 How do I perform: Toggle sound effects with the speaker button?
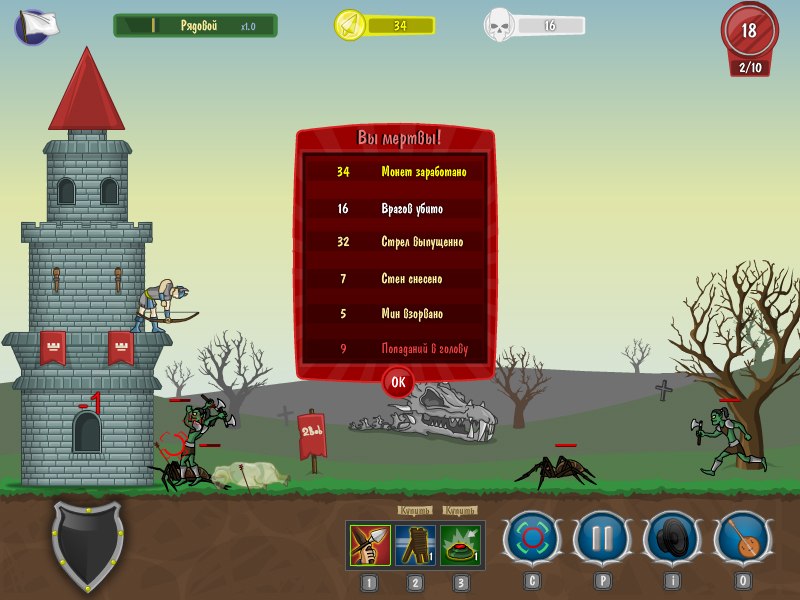tap(670, 538)
